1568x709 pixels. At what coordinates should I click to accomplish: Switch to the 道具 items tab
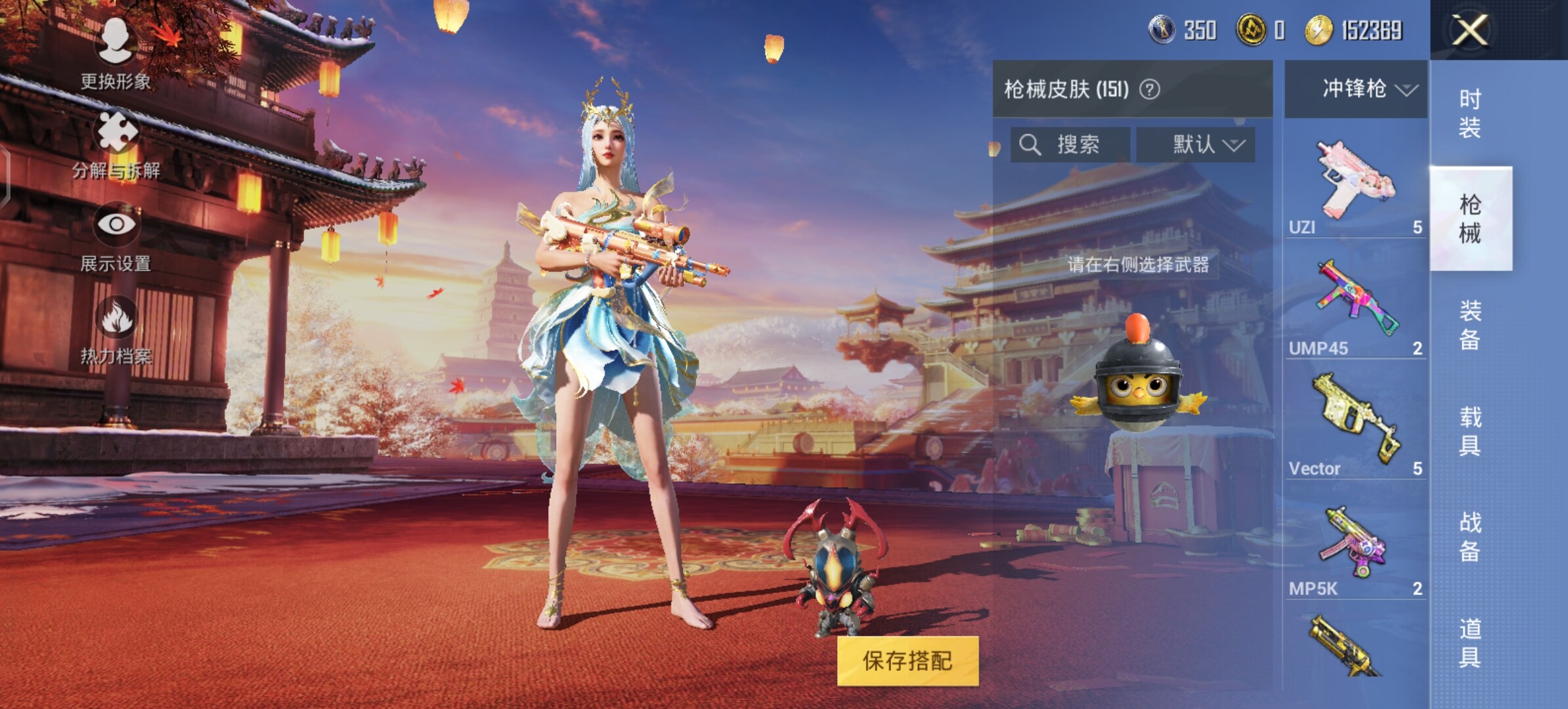(1471, 643)
